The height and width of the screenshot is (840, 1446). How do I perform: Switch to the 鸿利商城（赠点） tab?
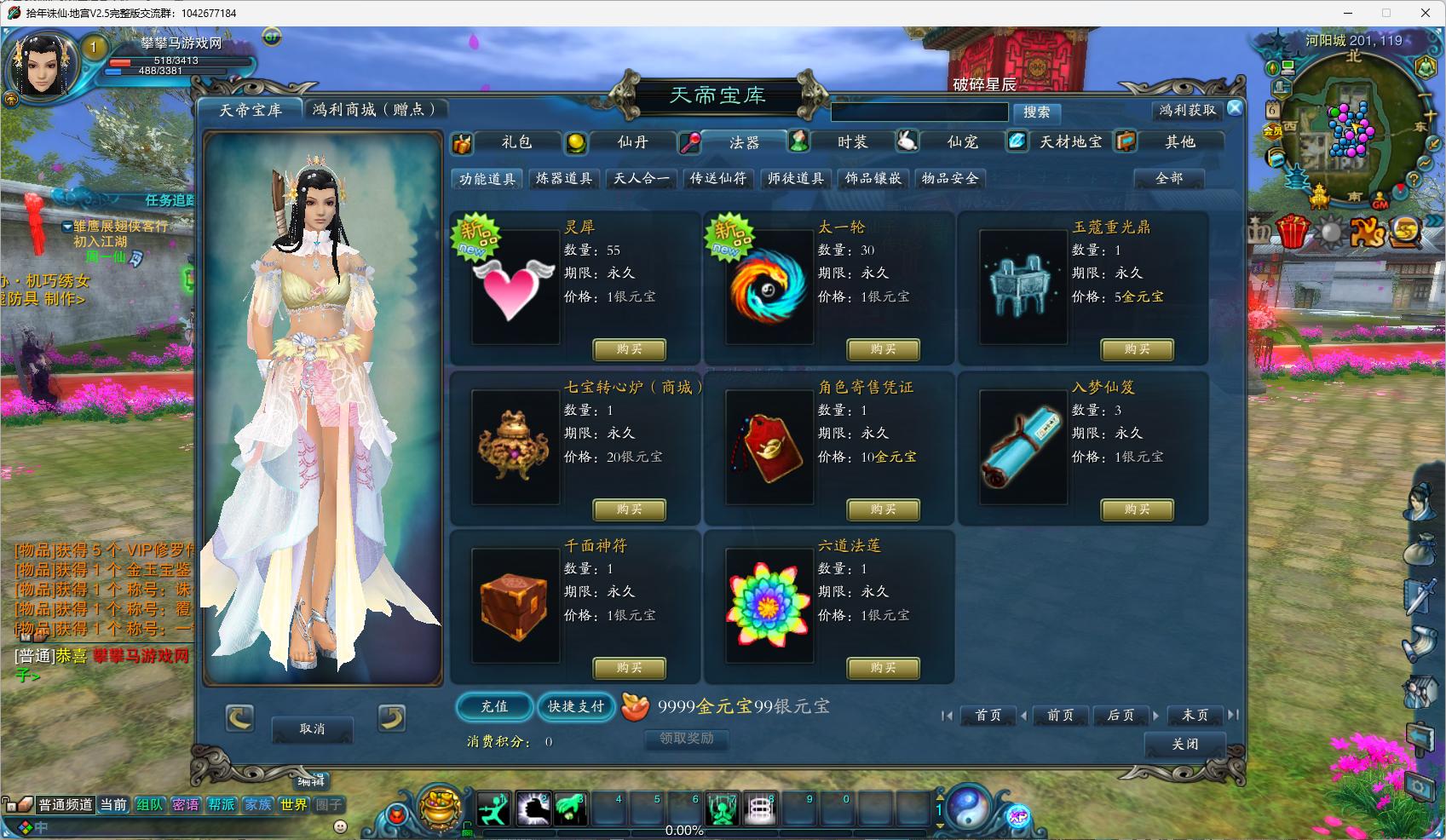point(375,110)
